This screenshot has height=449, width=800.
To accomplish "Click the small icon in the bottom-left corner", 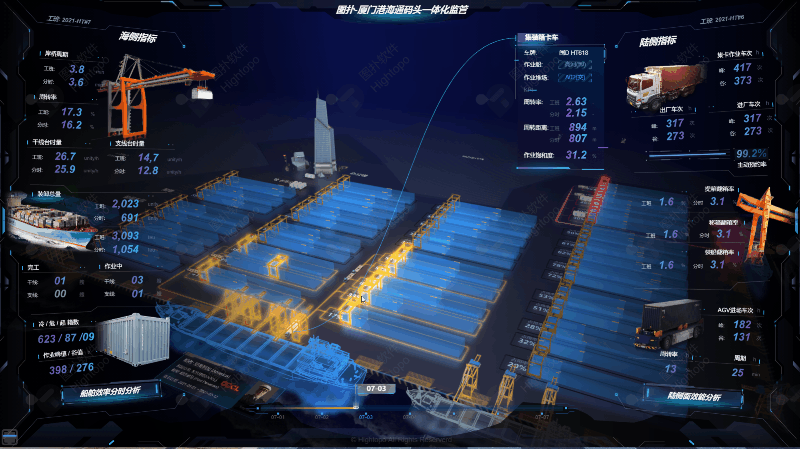I will 12,437.
